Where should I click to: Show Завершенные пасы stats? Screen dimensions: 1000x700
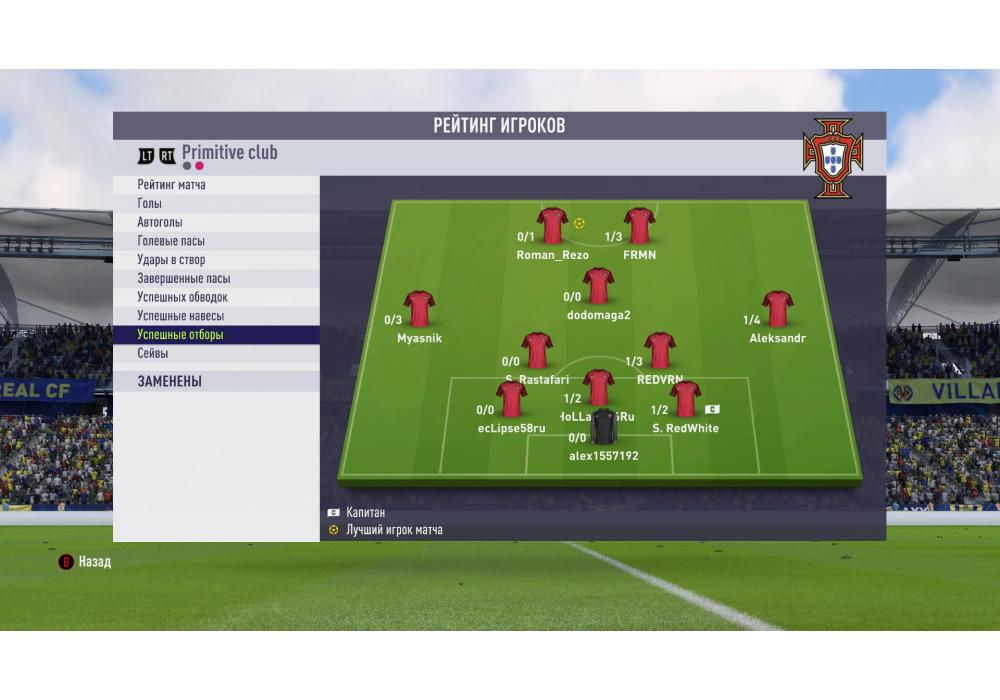pyautogui.click(x=216, y=279)
